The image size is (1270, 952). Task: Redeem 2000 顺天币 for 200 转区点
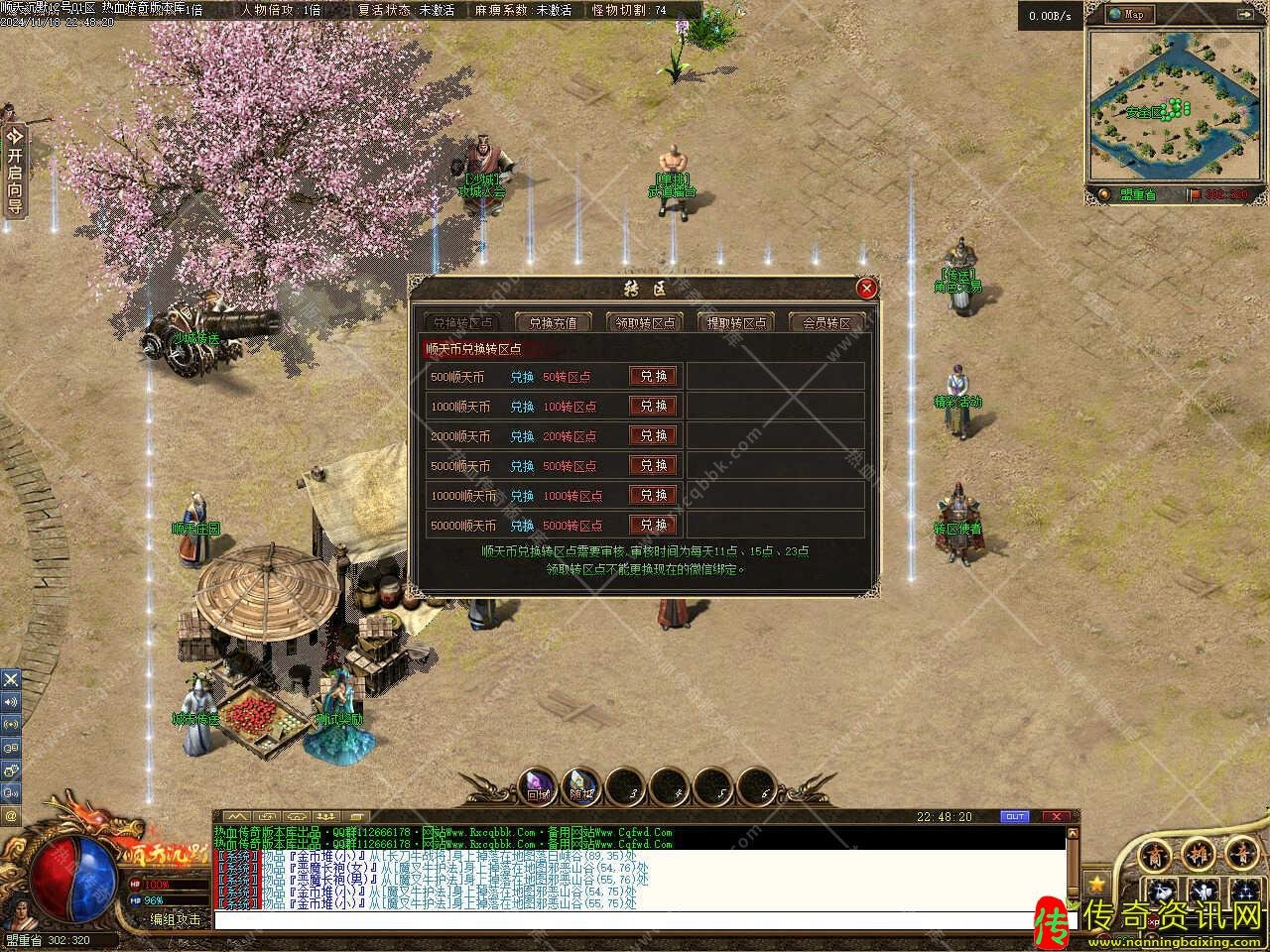pos(653,436)
